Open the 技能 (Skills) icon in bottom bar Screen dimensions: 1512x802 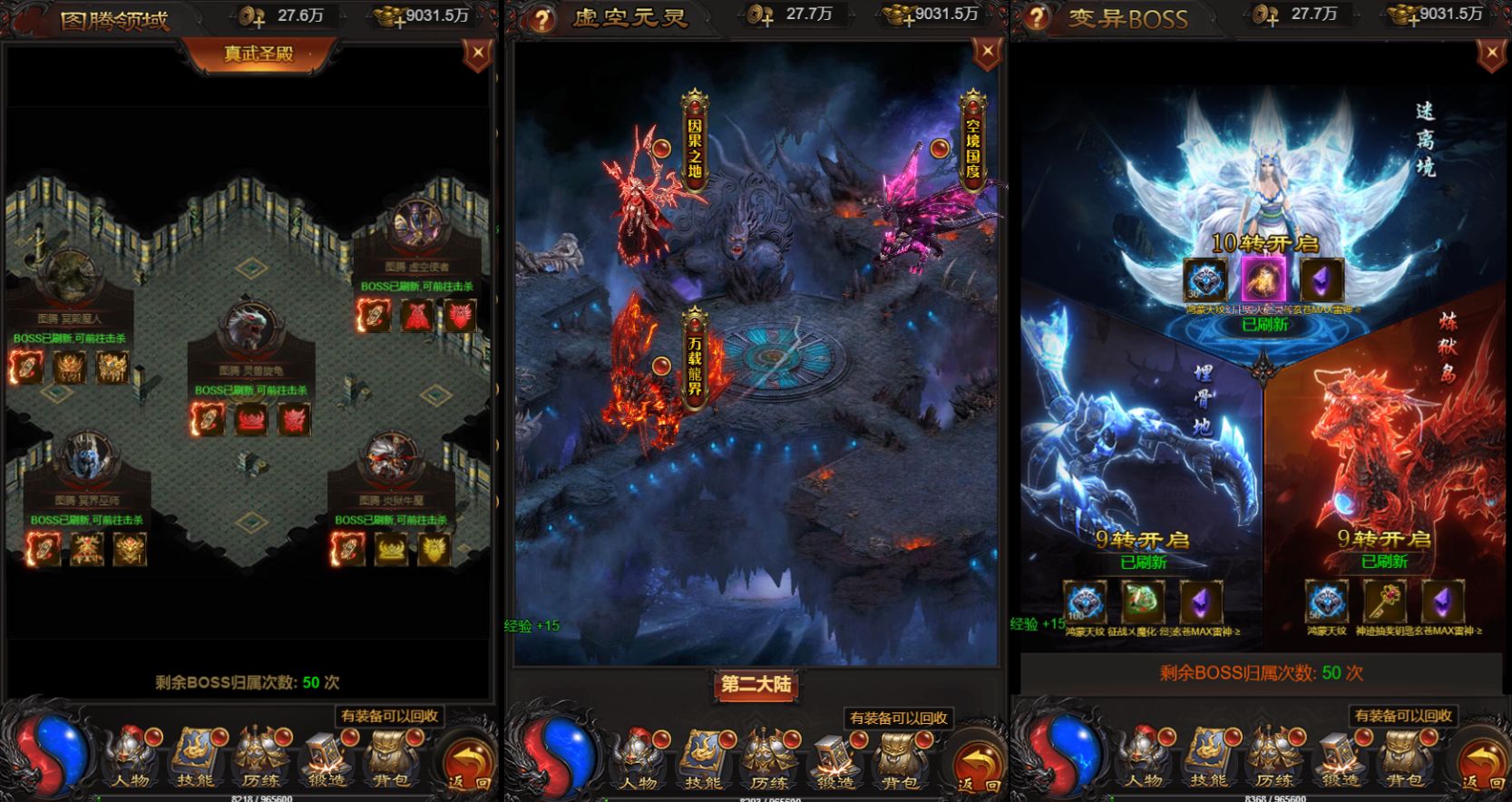pyautogui.click(x=195, y=753)
